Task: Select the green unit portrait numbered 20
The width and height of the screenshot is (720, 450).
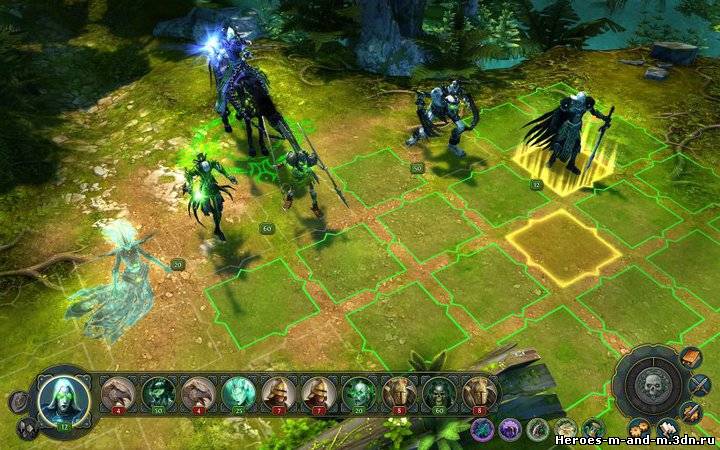Action: point(358,394)
